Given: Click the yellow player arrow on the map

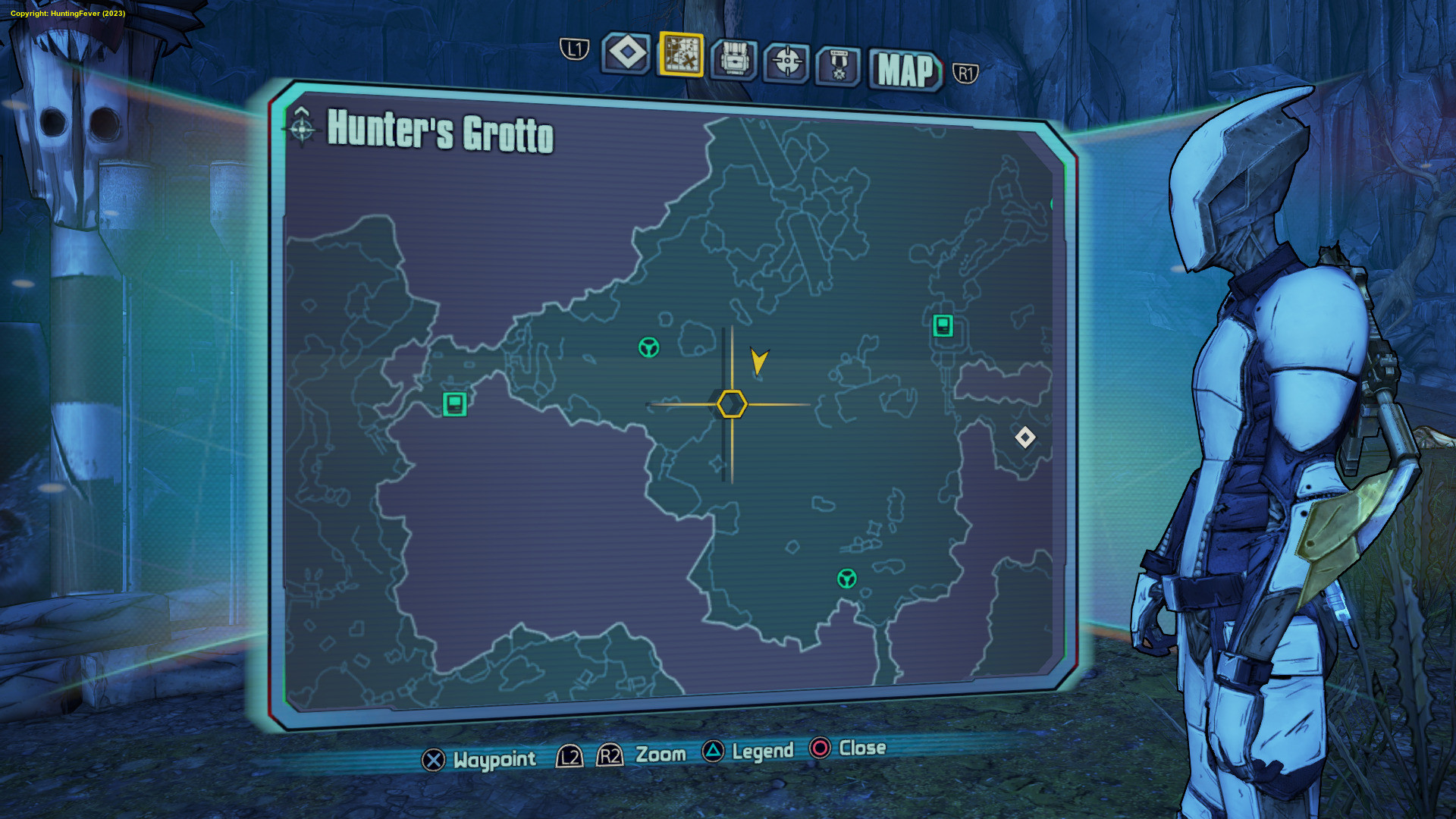Looking at the screenshot, I should (x=758, y=360).
